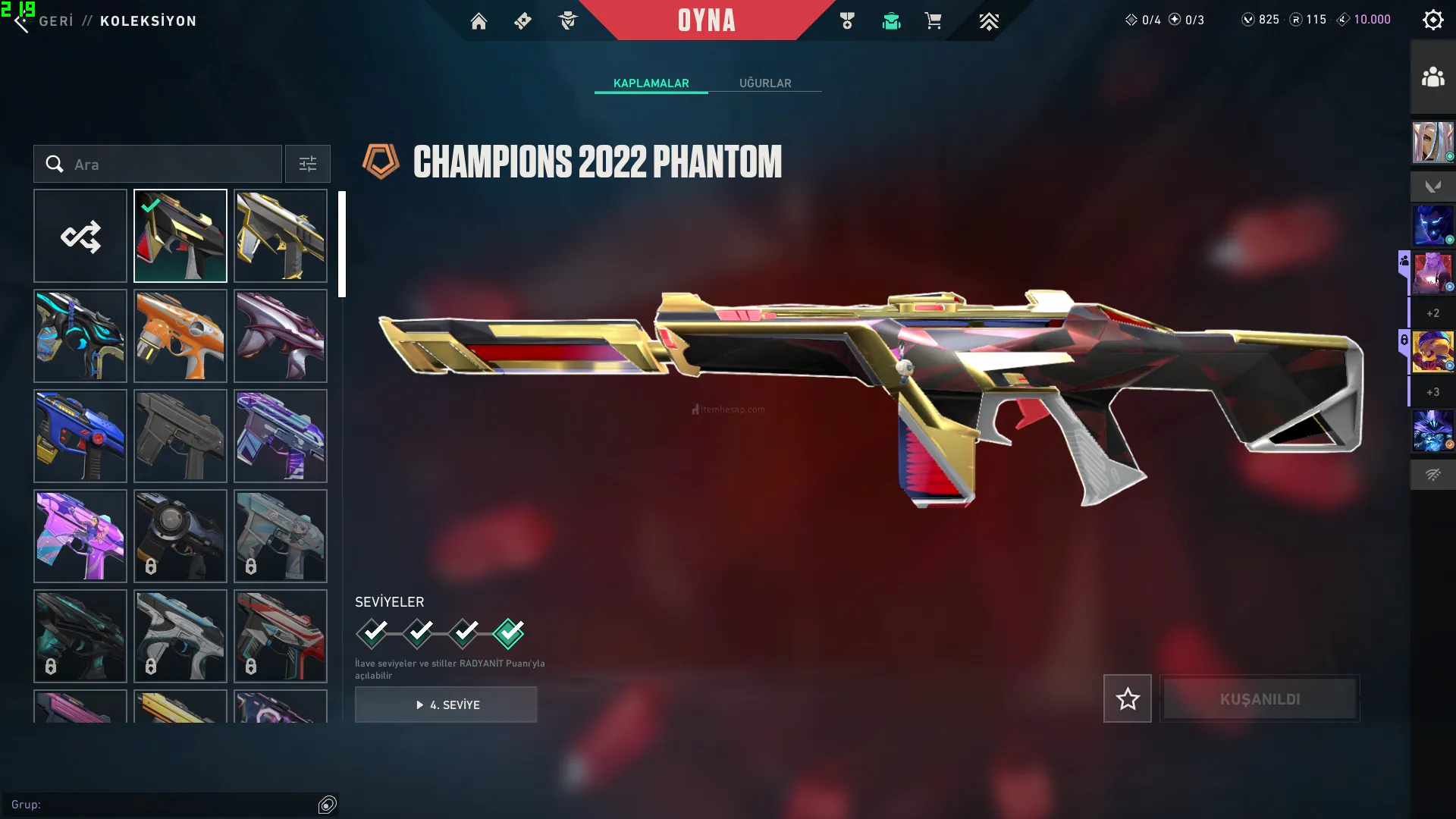Screen dimensions: 1456x819
Task: Open the store cart icon
Action: tap(933, 21)
